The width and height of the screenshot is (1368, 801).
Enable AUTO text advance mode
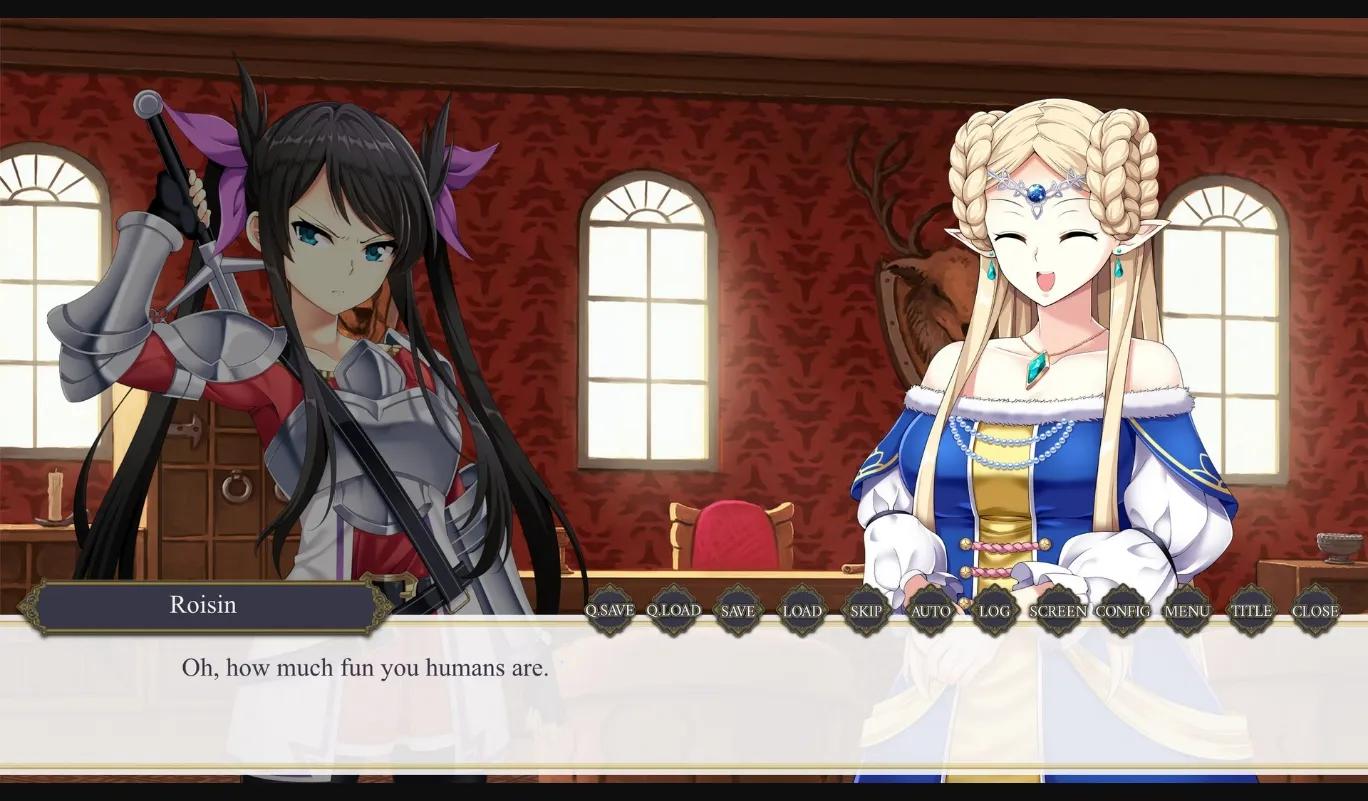(x=931, y=610)
